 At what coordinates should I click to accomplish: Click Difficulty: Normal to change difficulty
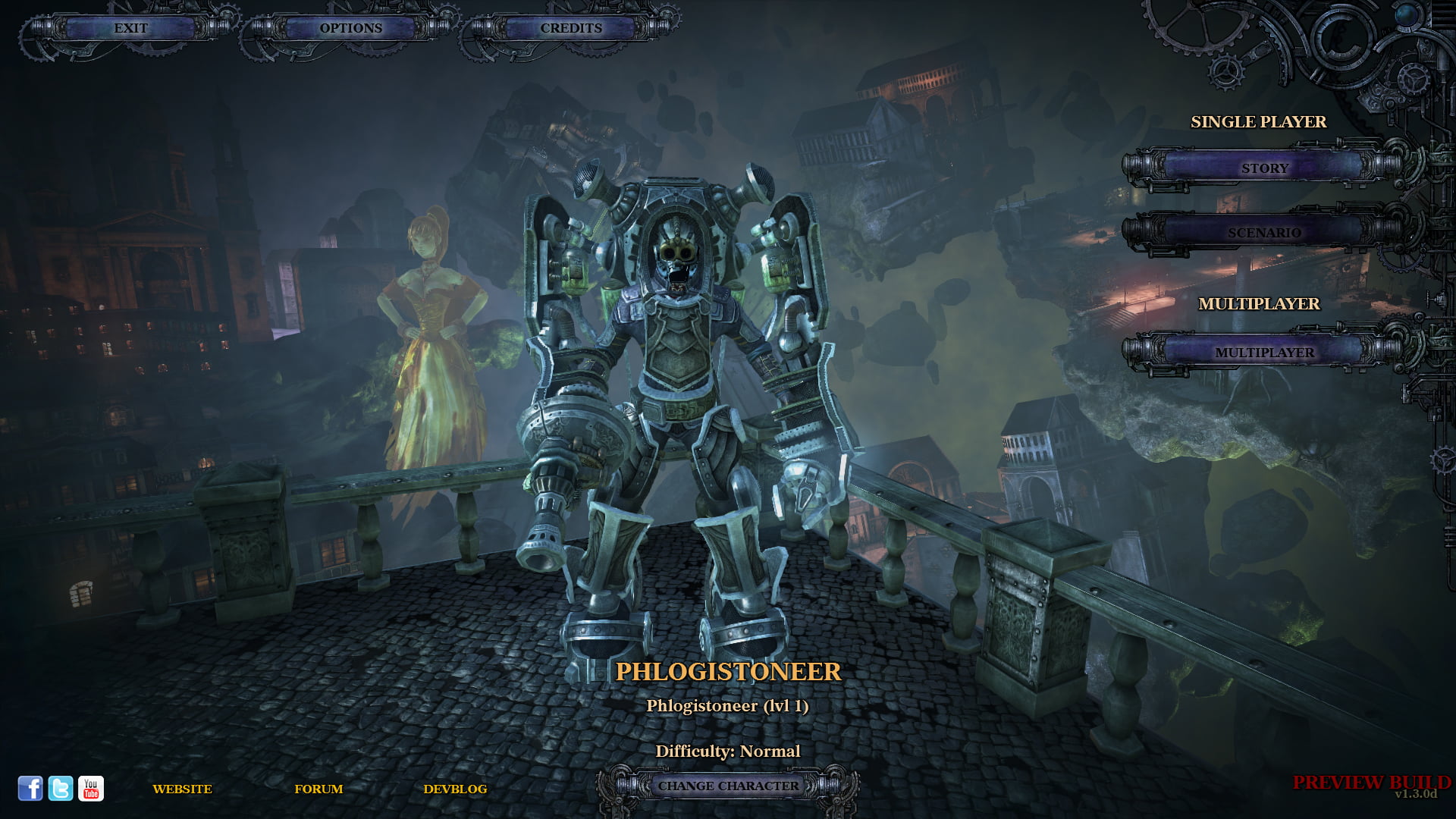[x=728, y=751]
